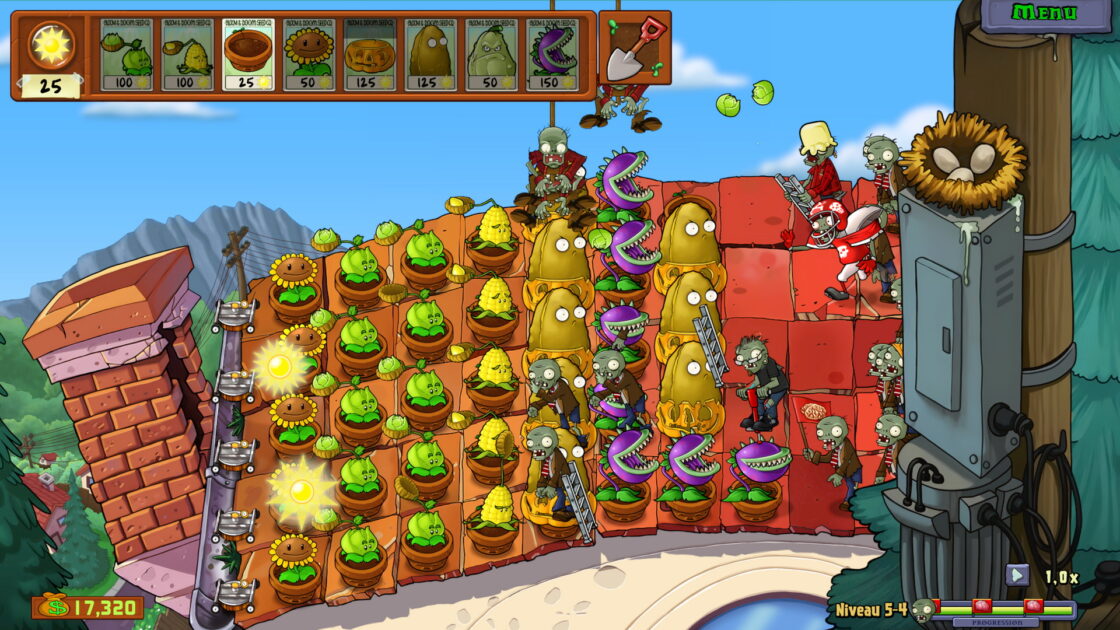
Task: Choose the Pumpkin seed packet
Action: [370, 55]
